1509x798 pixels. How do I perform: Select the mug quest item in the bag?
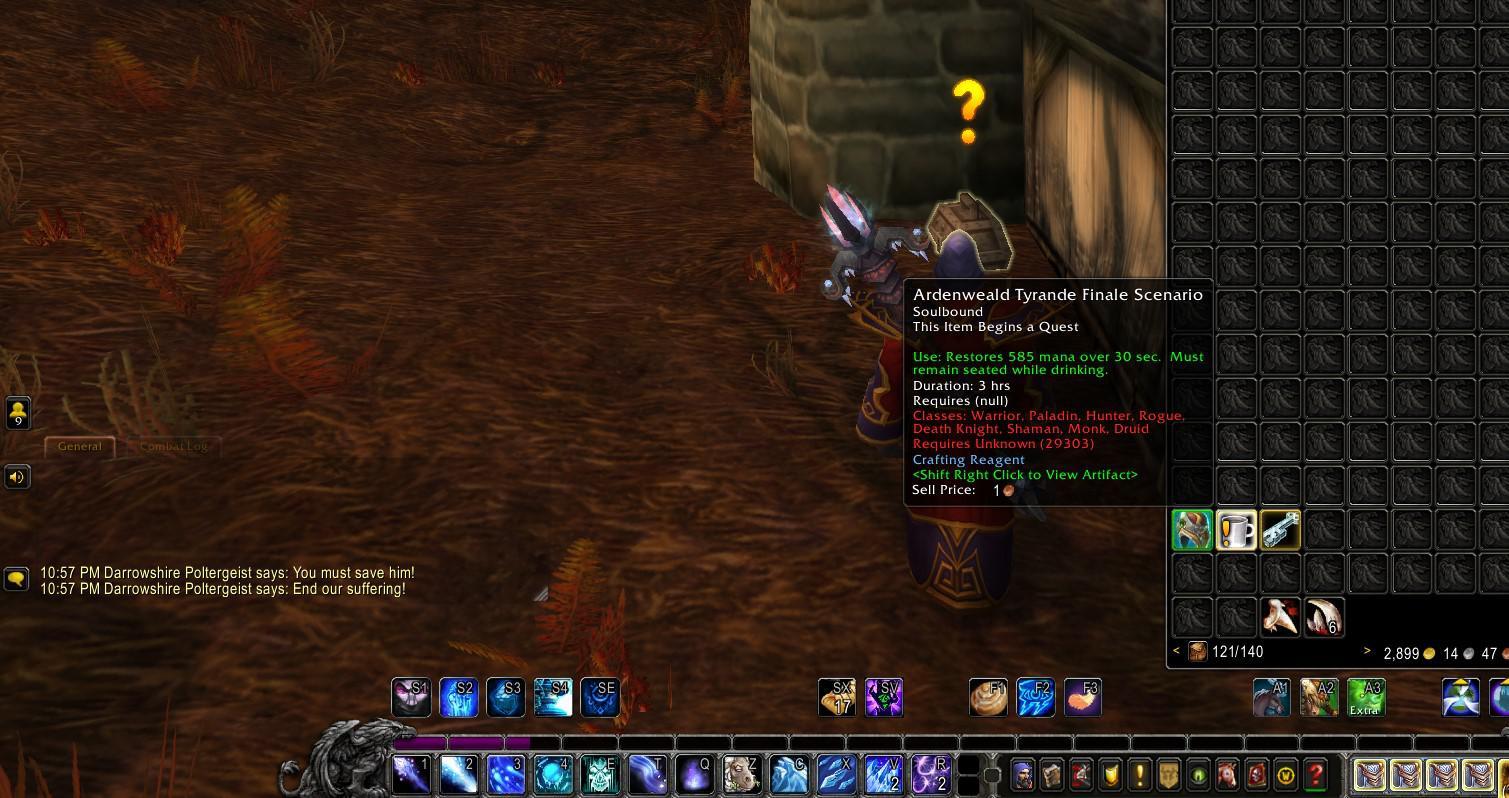click(1236, 530)
